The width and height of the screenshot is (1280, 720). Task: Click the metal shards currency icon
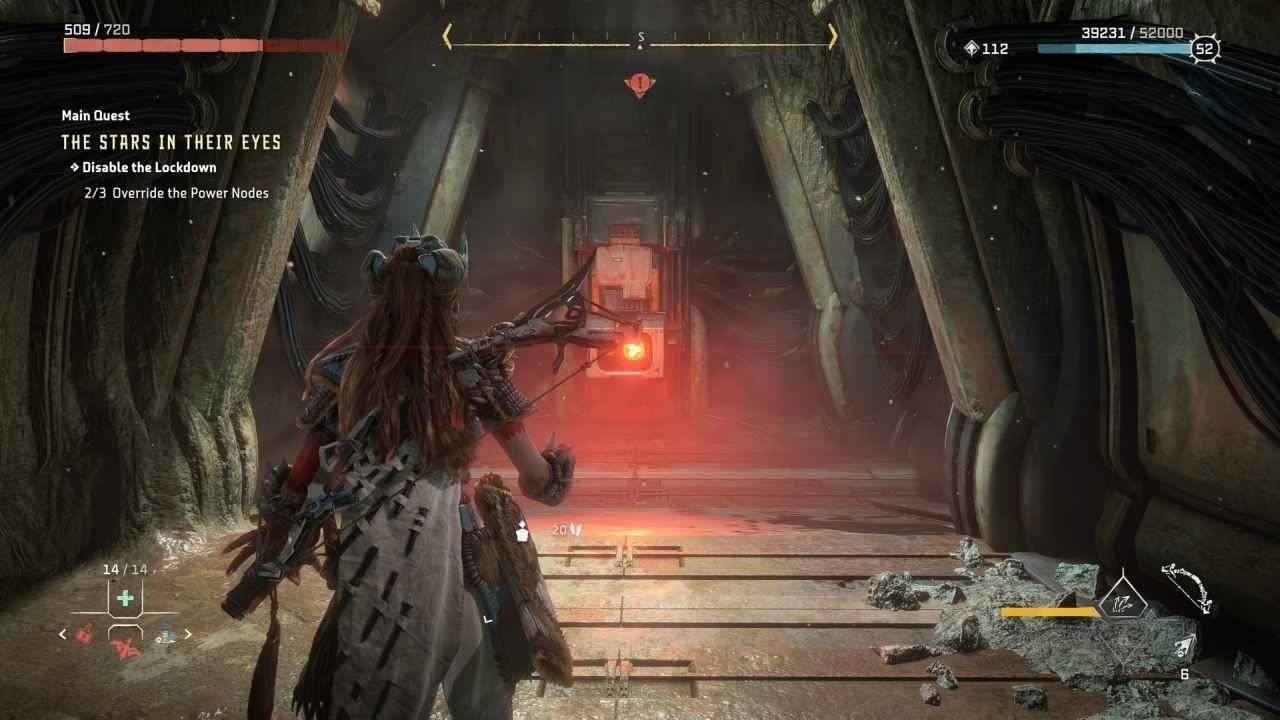click(970, 48)
